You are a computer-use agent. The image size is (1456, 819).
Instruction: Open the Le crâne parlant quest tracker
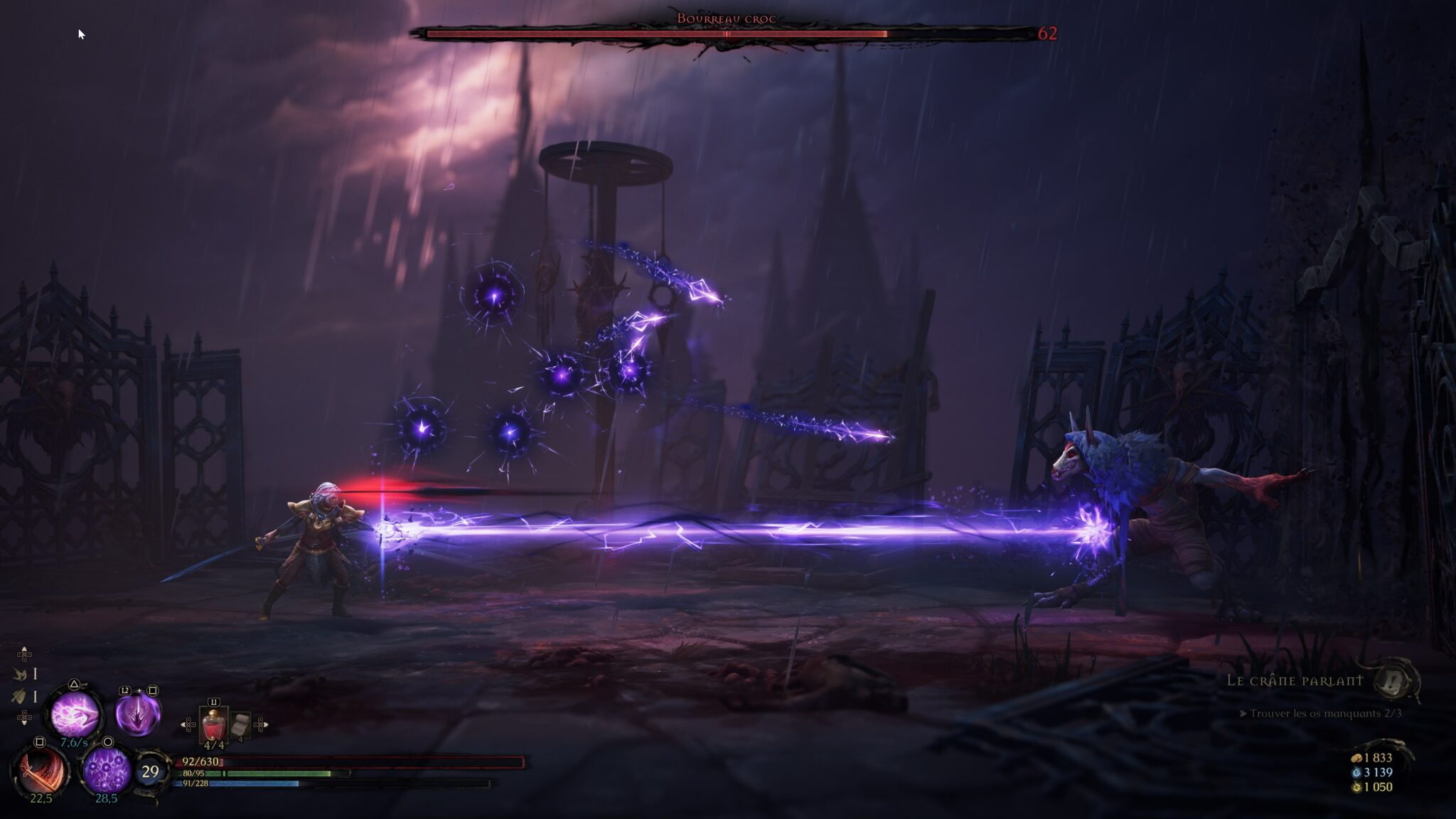(x=1295, y=680)
